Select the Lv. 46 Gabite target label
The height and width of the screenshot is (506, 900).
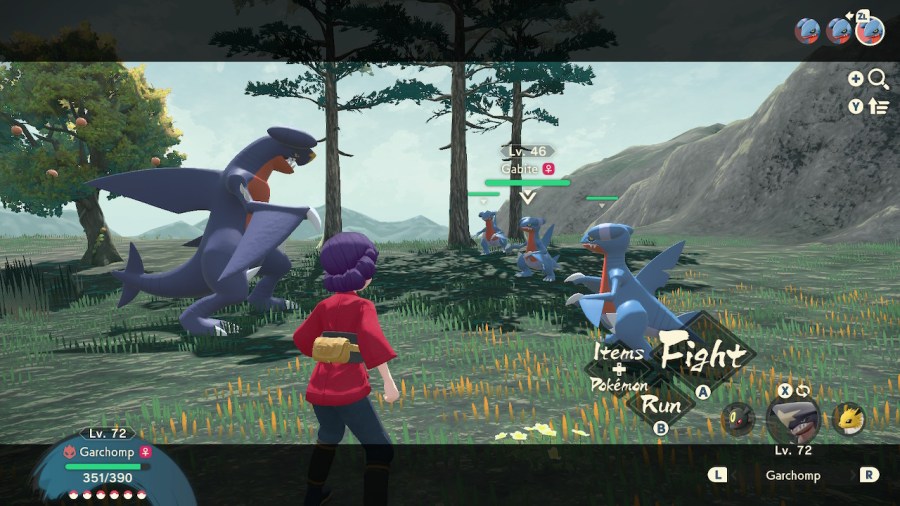(527, 160)
